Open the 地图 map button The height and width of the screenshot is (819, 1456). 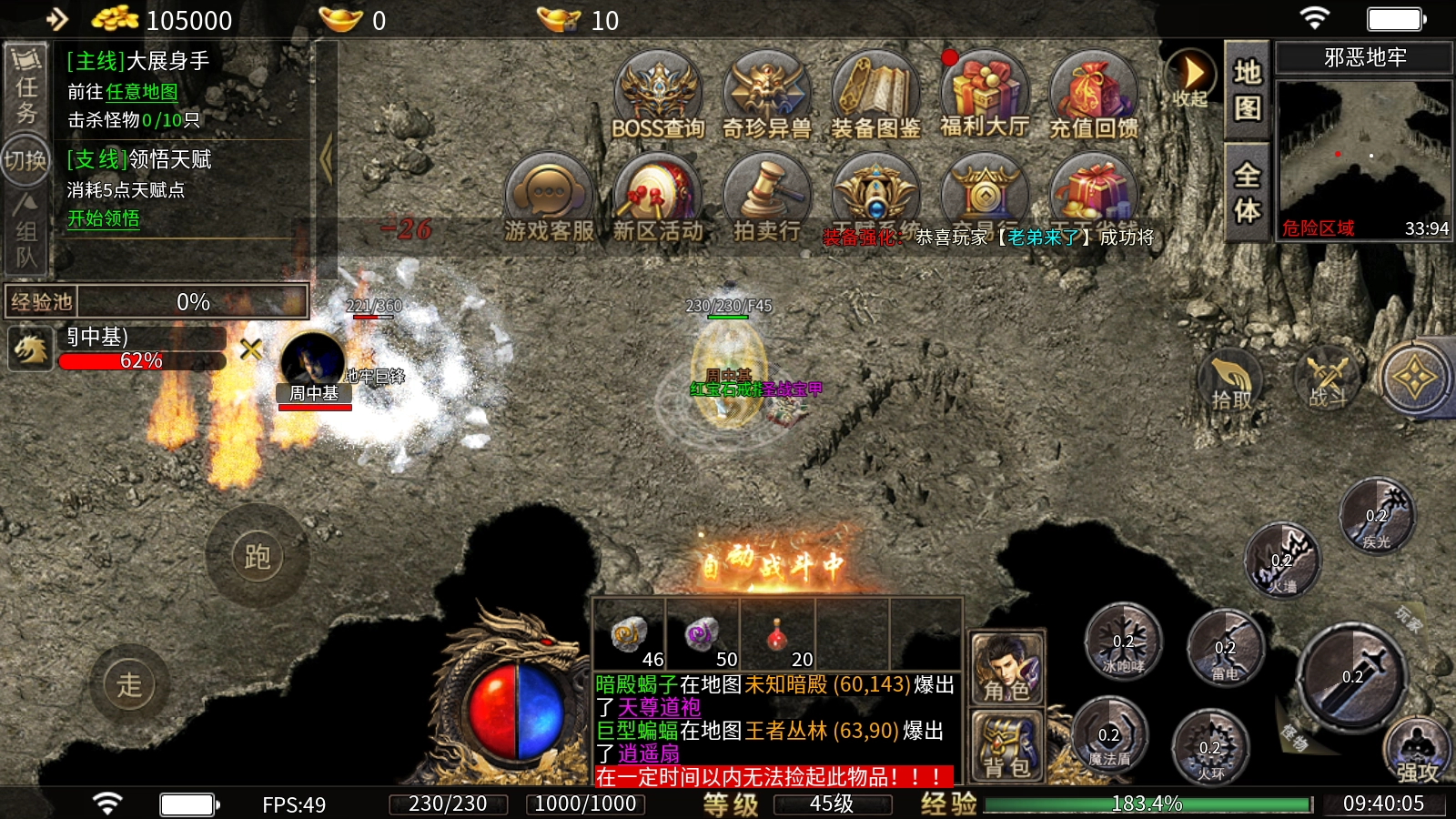click(x=1247, y=89)
